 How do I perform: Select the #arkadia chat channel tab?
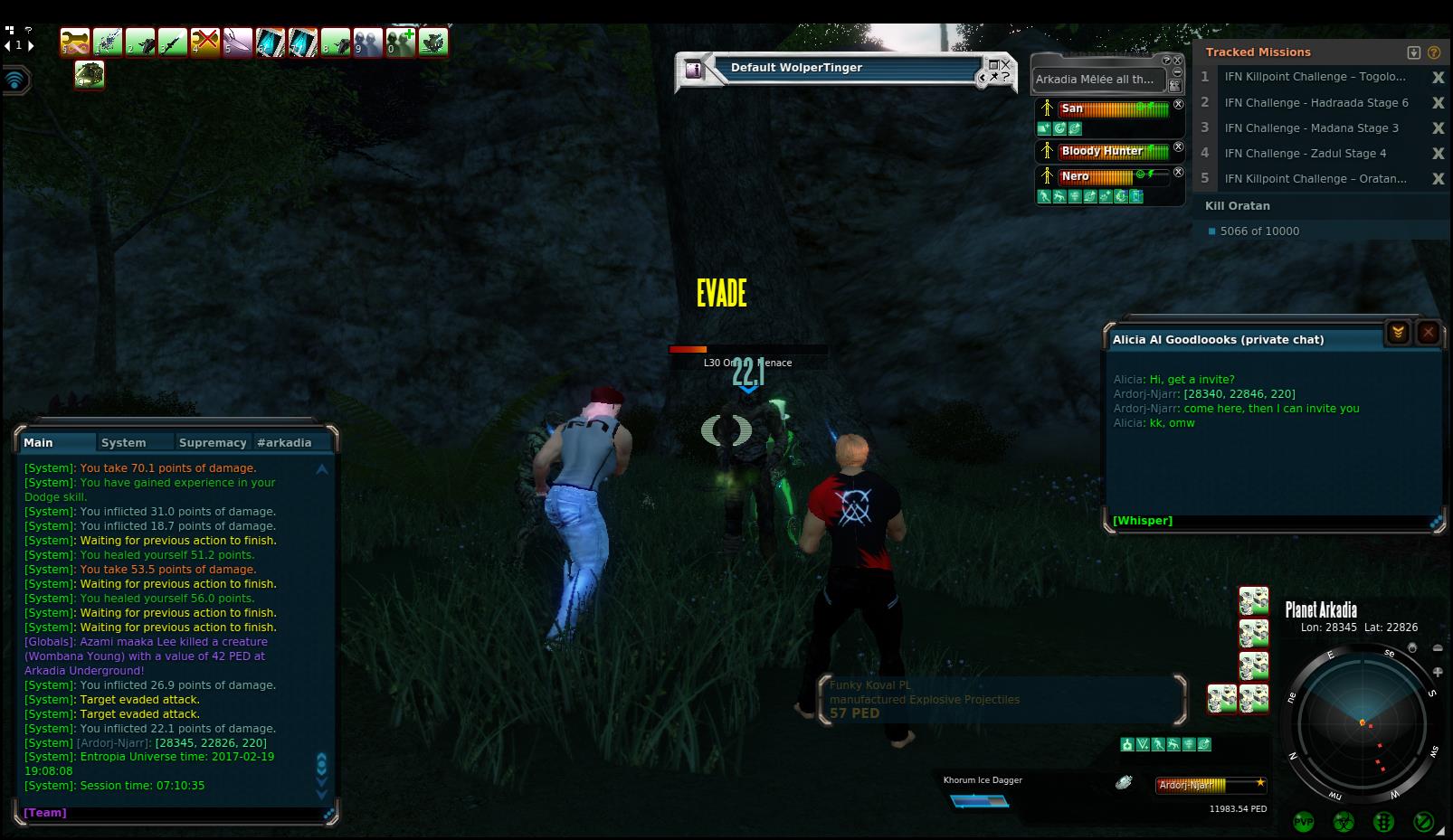(284, 442)
